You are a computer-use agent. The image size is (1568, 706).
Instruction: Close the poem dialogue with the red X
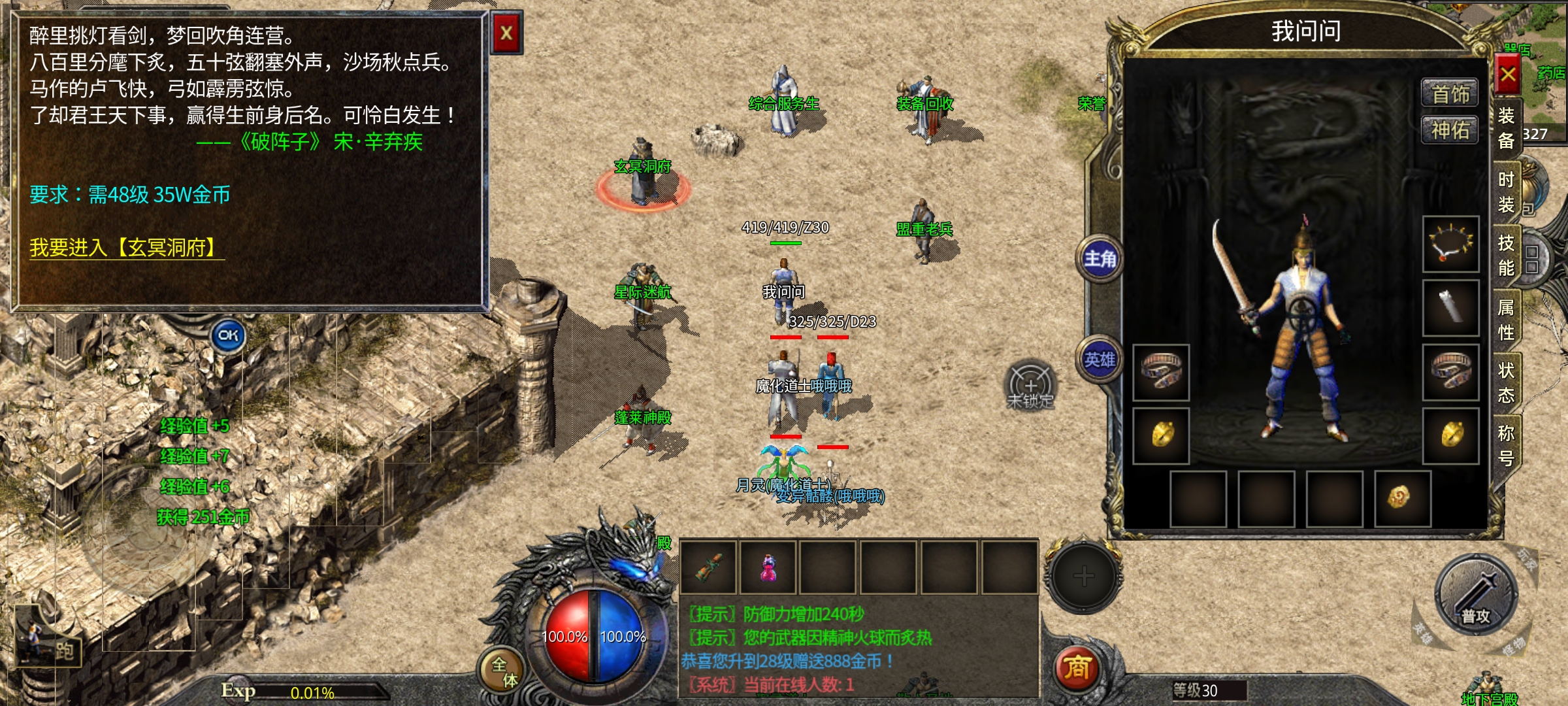506,33
